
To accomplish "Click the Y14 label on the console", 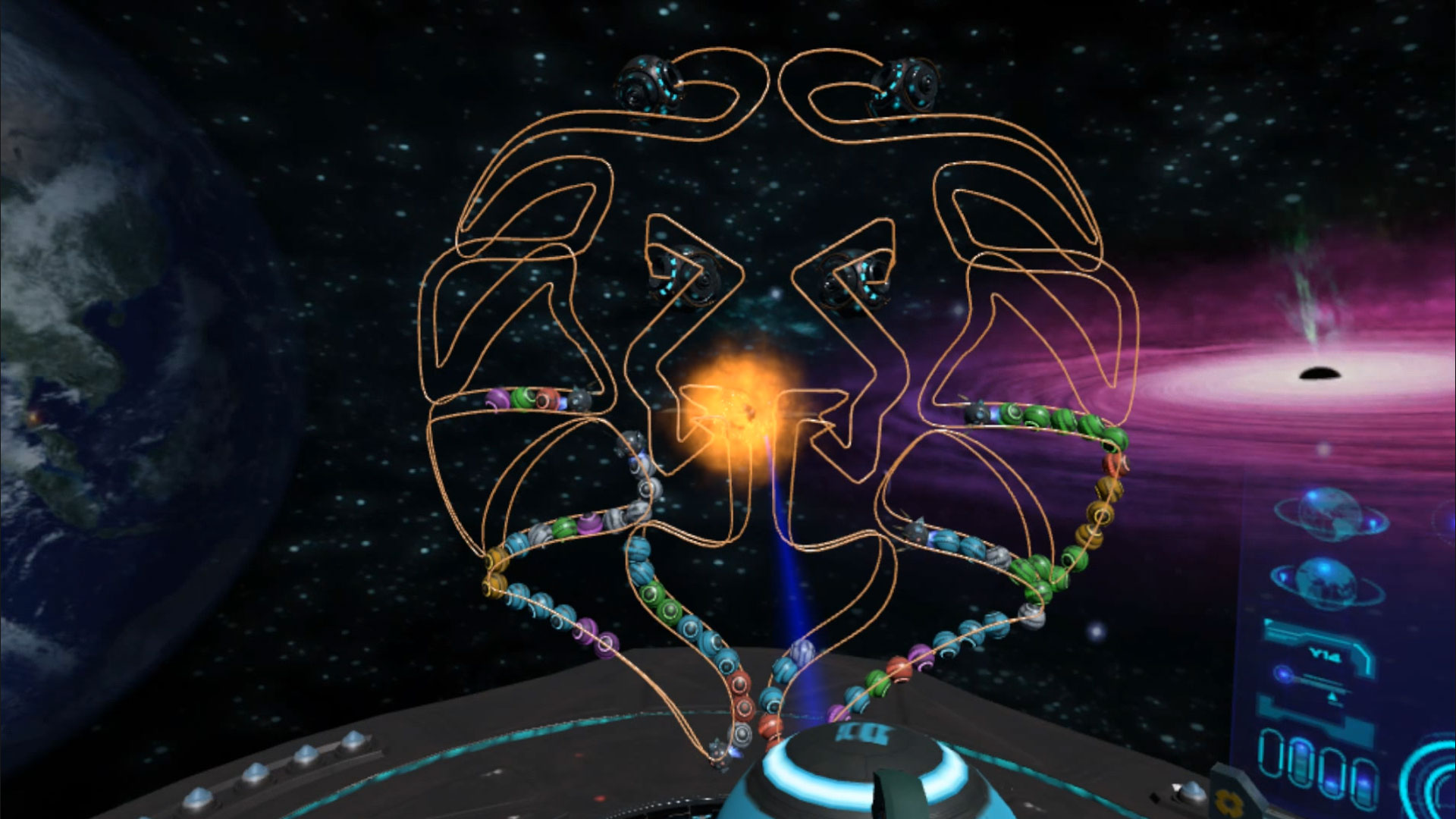I will pyautogui.click(x=1326, y=655).
